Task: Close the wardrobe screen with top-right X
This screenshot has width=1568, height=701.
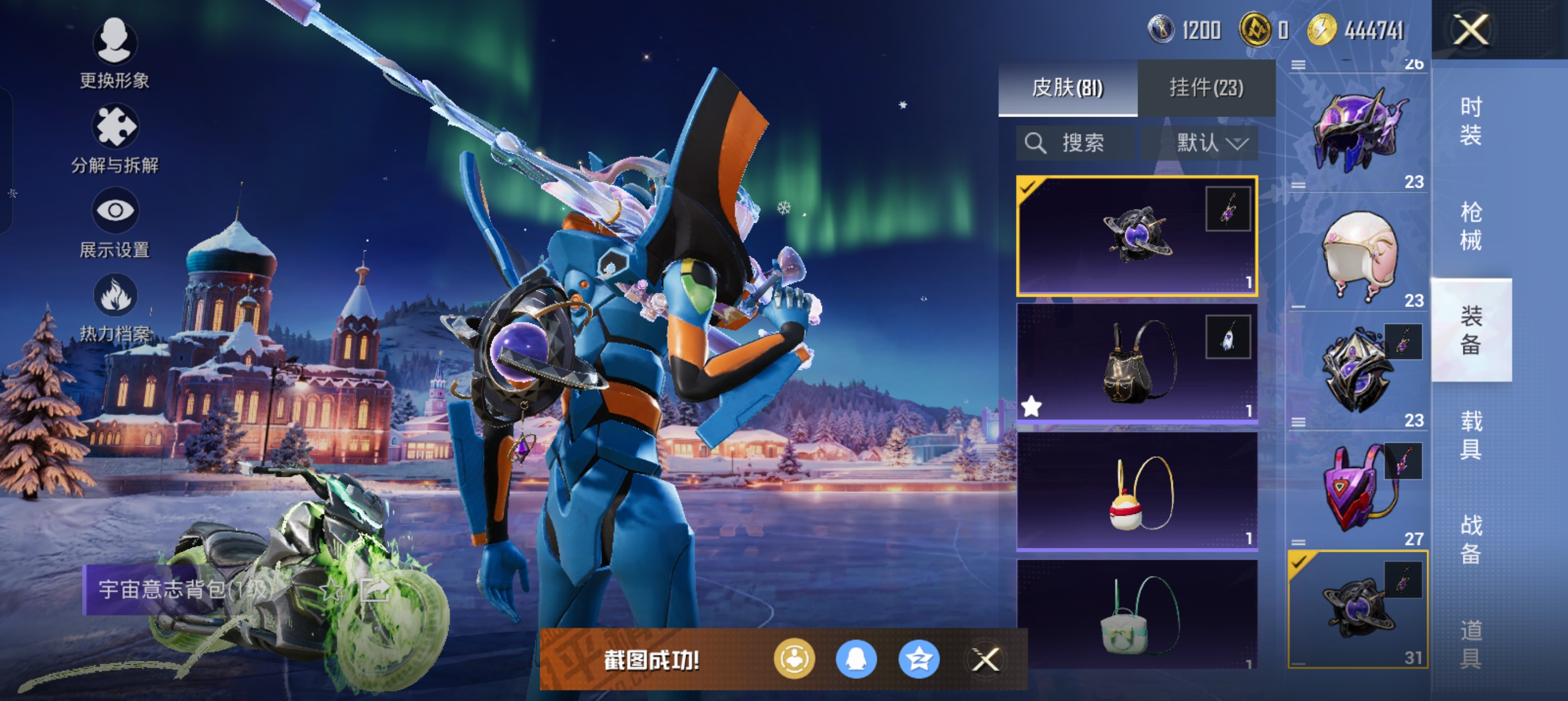Action: click(x=1471, y=29)
